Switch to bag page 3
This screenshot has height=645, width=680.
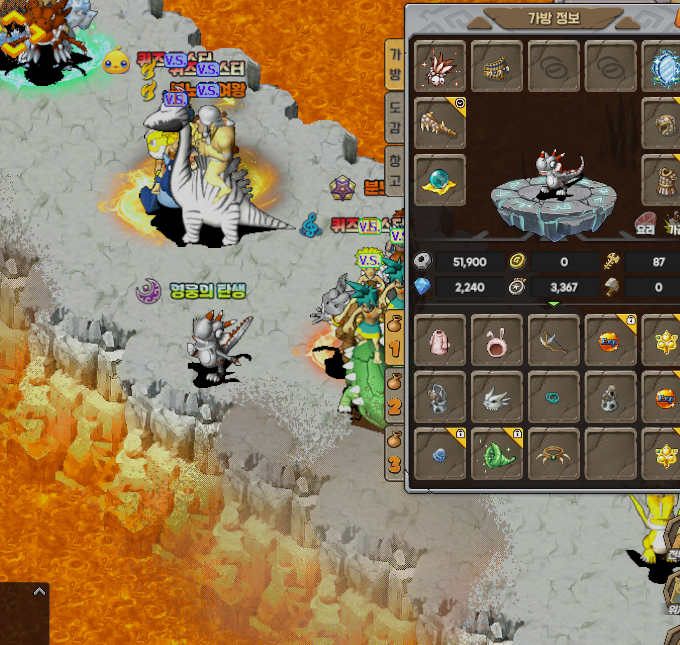pyautogui.click(x=395, y=453)
